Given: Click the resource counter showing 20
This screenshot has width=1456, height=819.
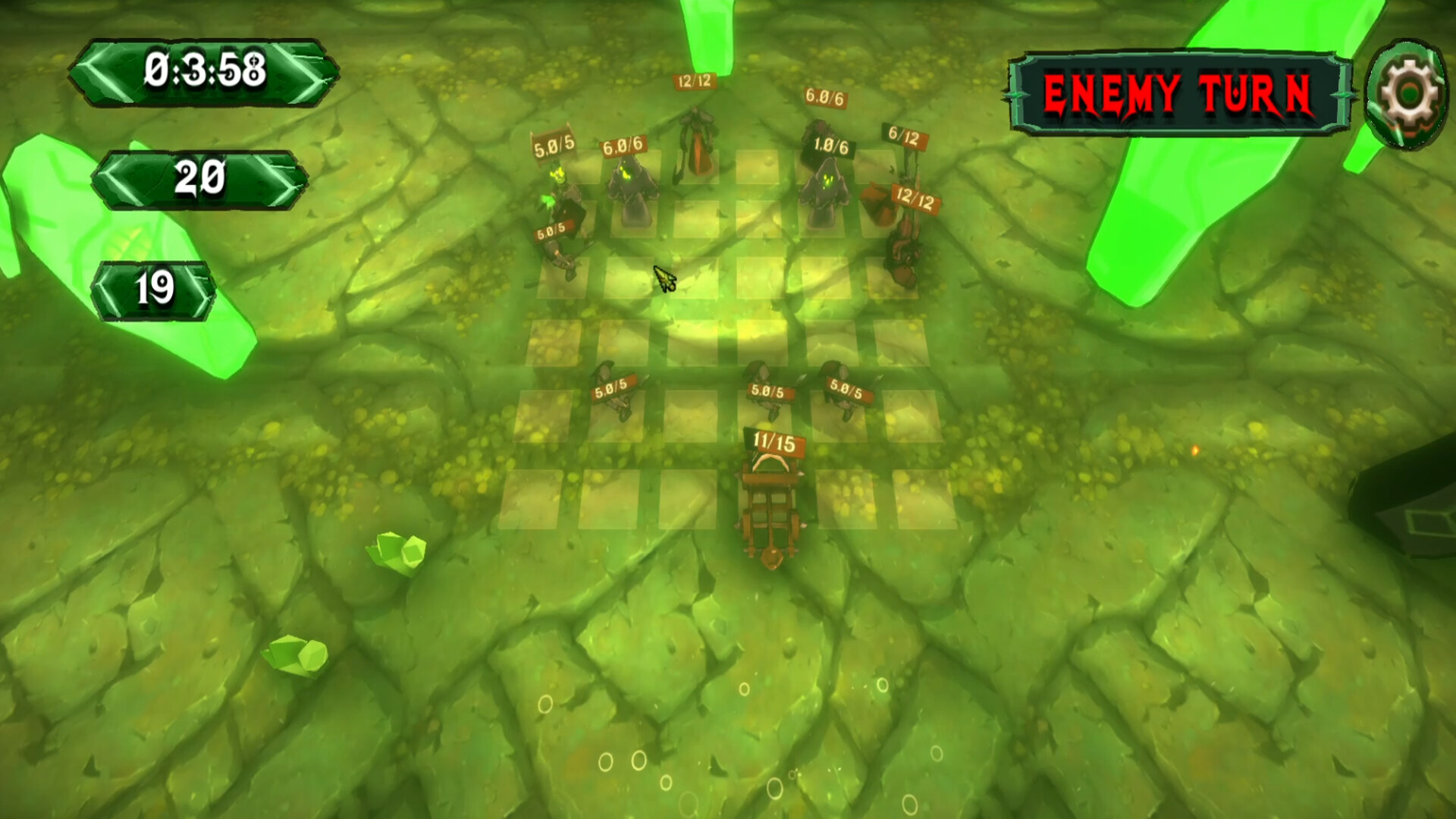Looking at the screenshot, I should click(x=199, y=179).
